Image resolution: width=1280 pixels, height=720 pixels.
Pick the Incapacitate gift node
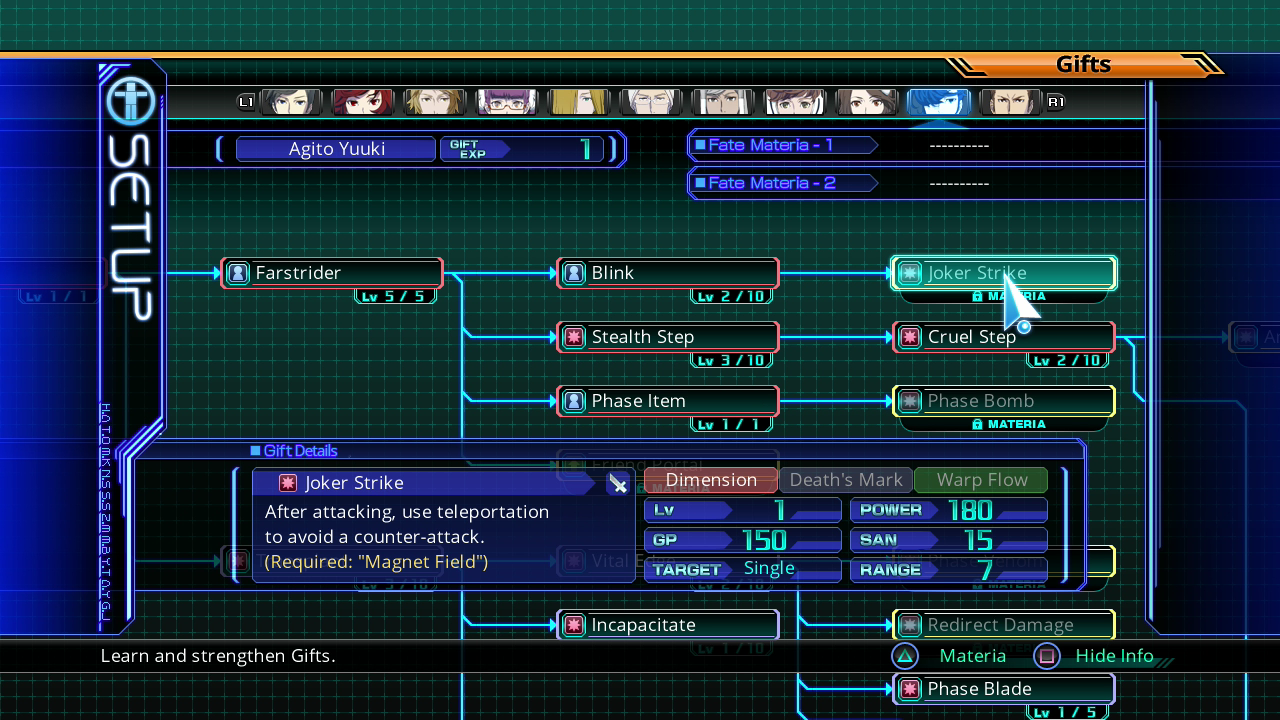pyautogui.click(x=668, y=625)
